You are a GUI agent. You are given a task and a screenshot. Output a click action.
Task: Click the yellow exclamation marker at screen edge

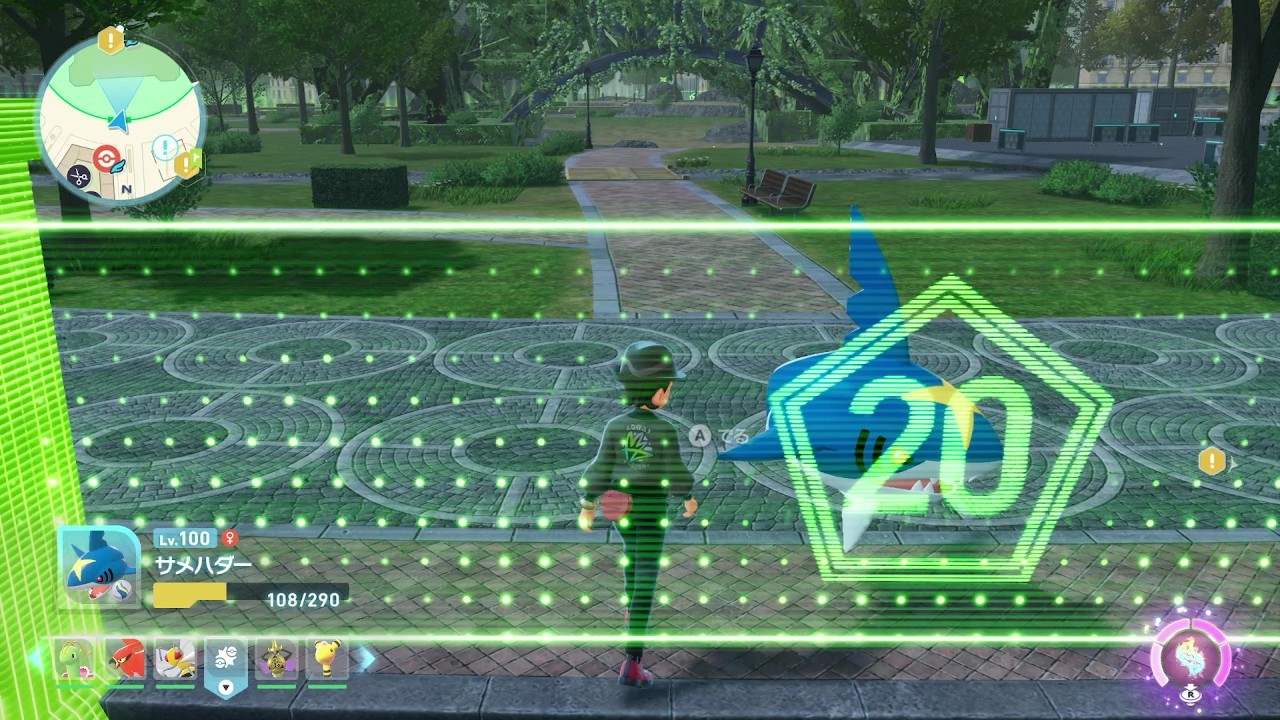pos(1212,461)
